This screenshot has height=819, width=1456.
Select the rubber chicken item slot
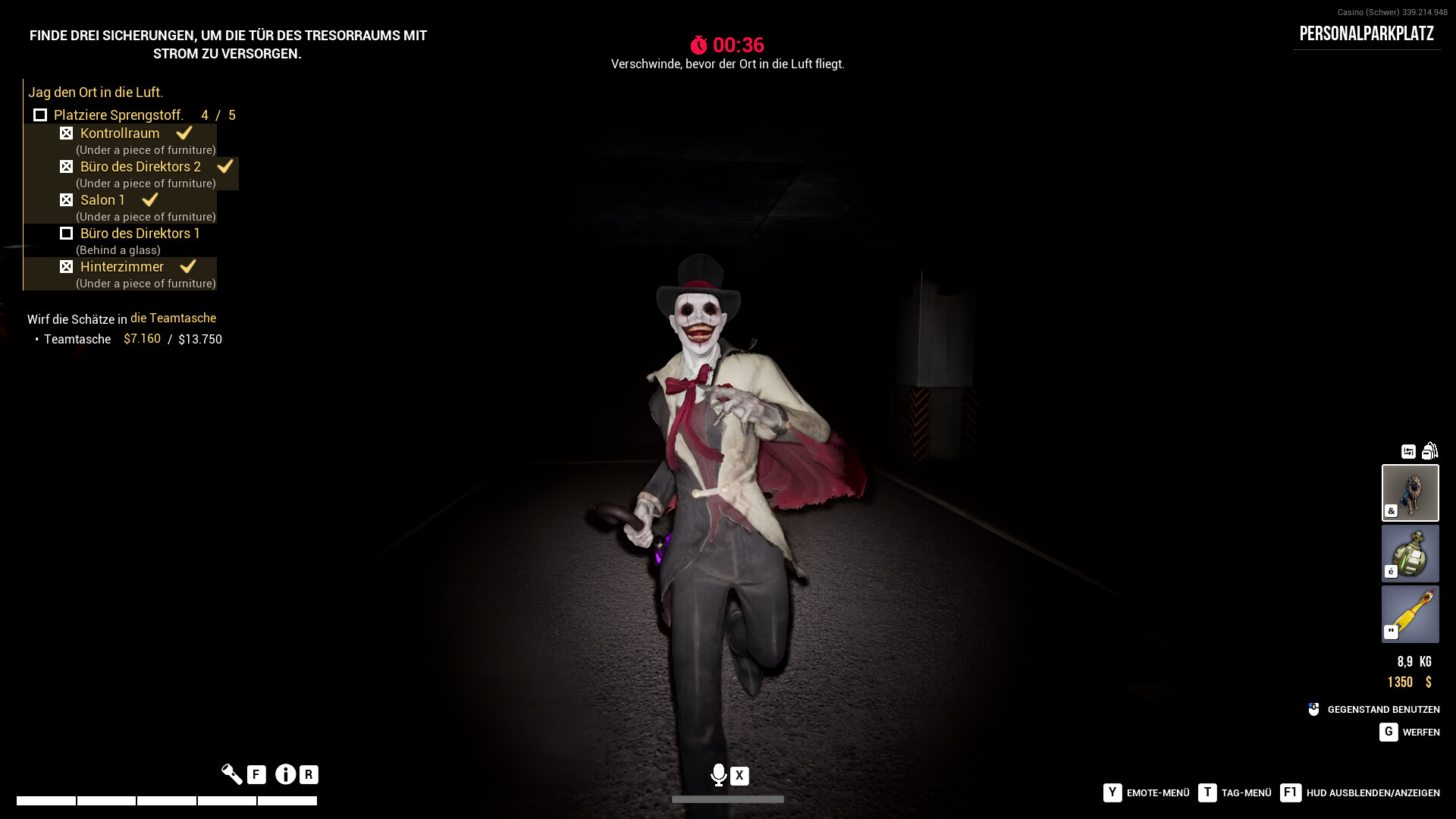(x=1410, y=613)
